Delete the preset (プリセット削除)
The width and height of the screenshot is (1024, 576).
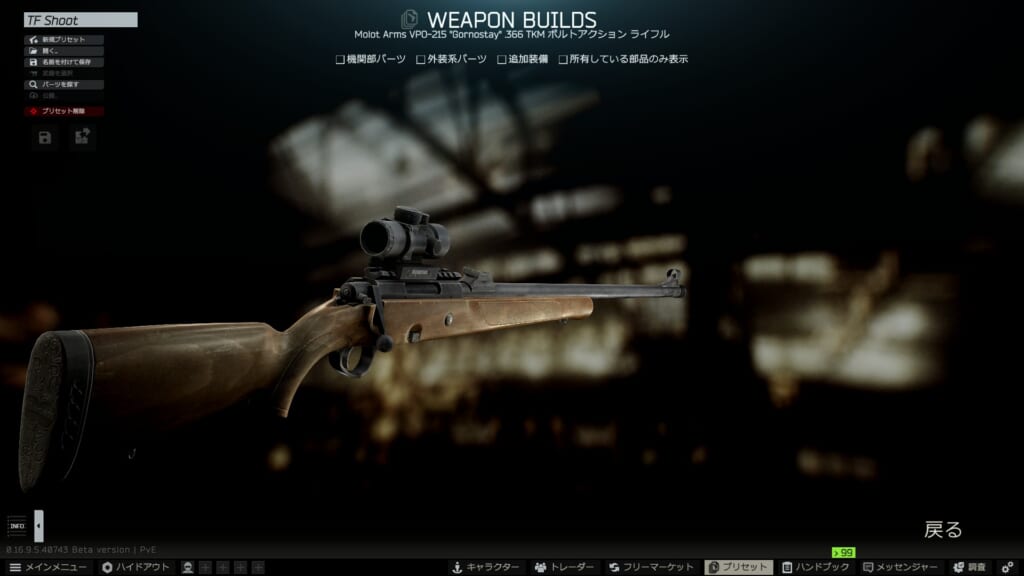64,112
